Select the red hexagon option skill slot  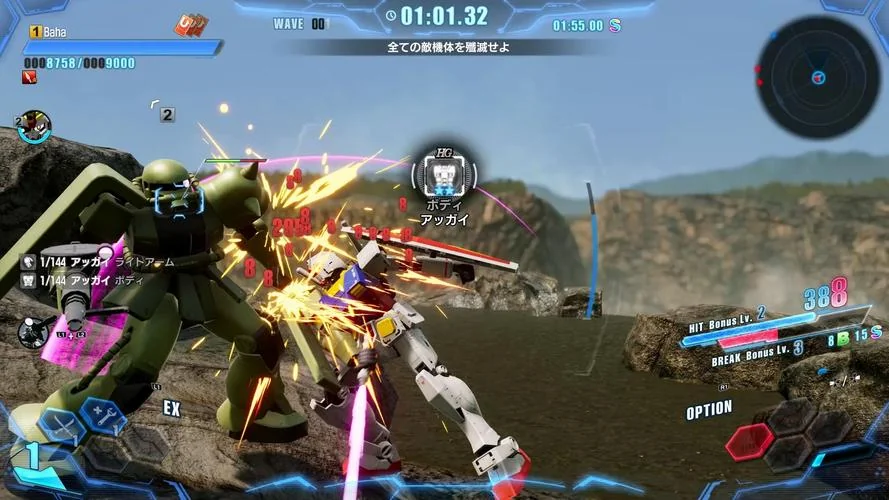click(x=750, y=440)
